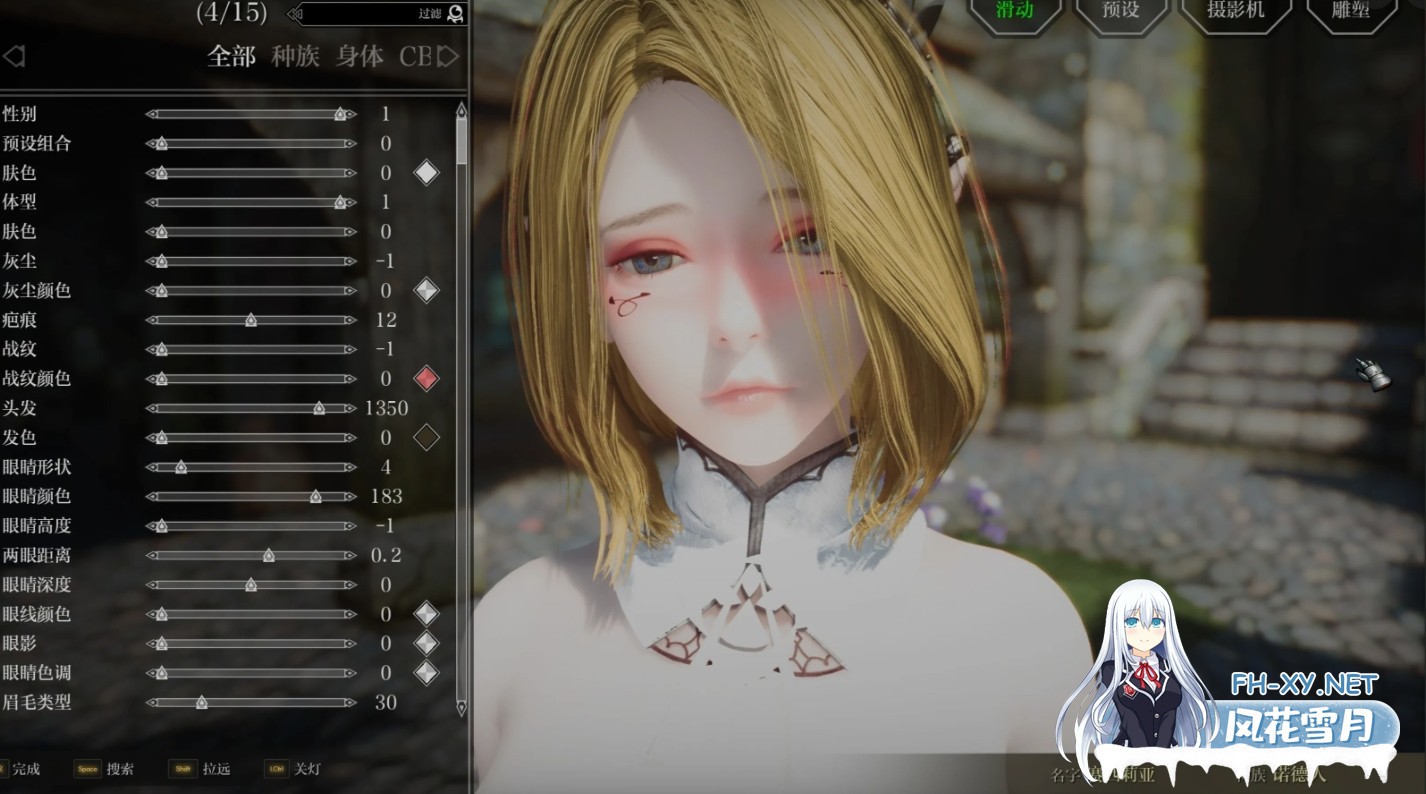Image resolution: width=1426 pixels, height=794 pixels.
Task: Click the 头发 hair slider handle
Action: pos(319,408)
